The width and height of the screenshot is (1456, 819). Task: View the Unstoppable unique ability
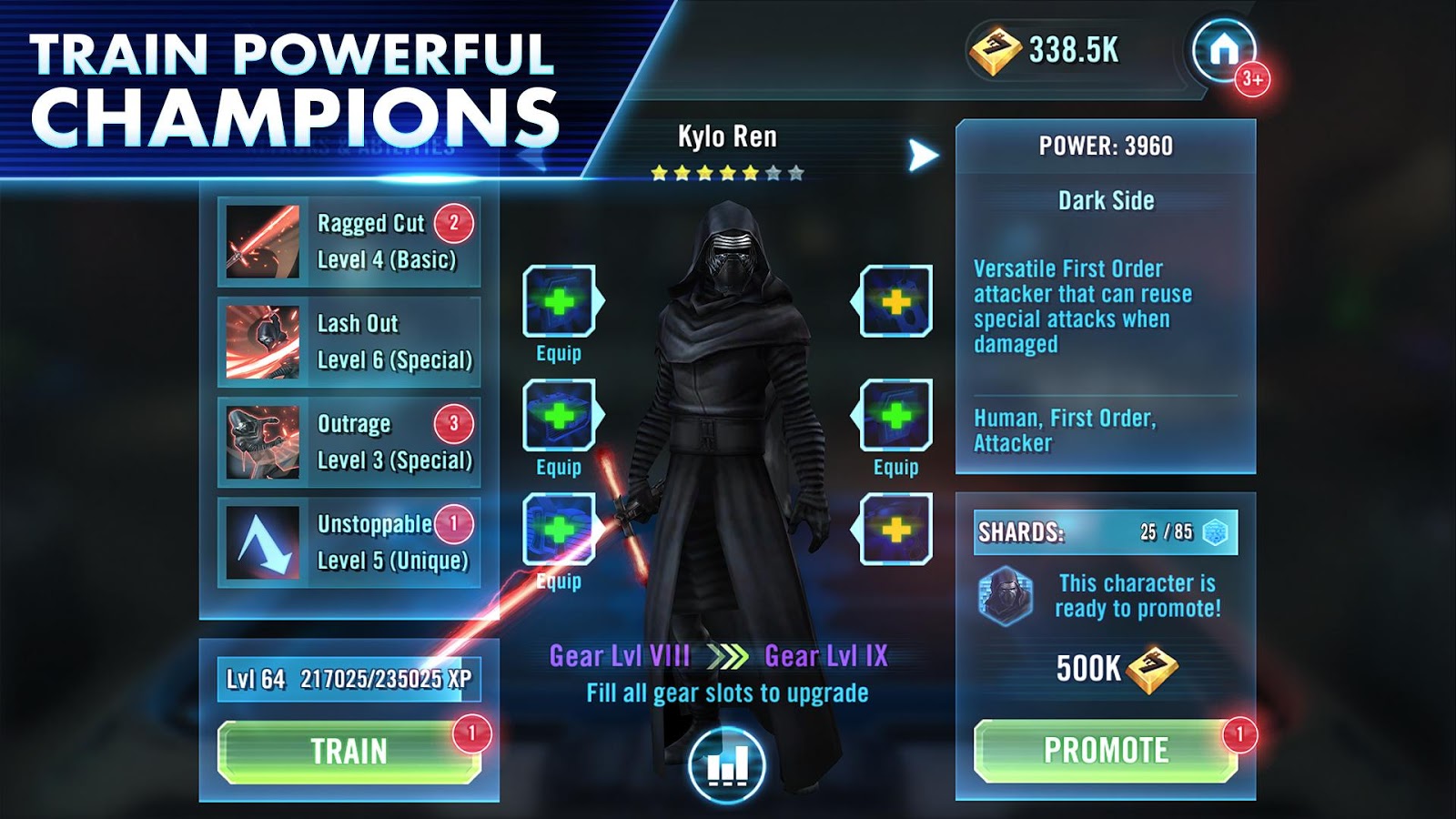click(x=349, y=542)
